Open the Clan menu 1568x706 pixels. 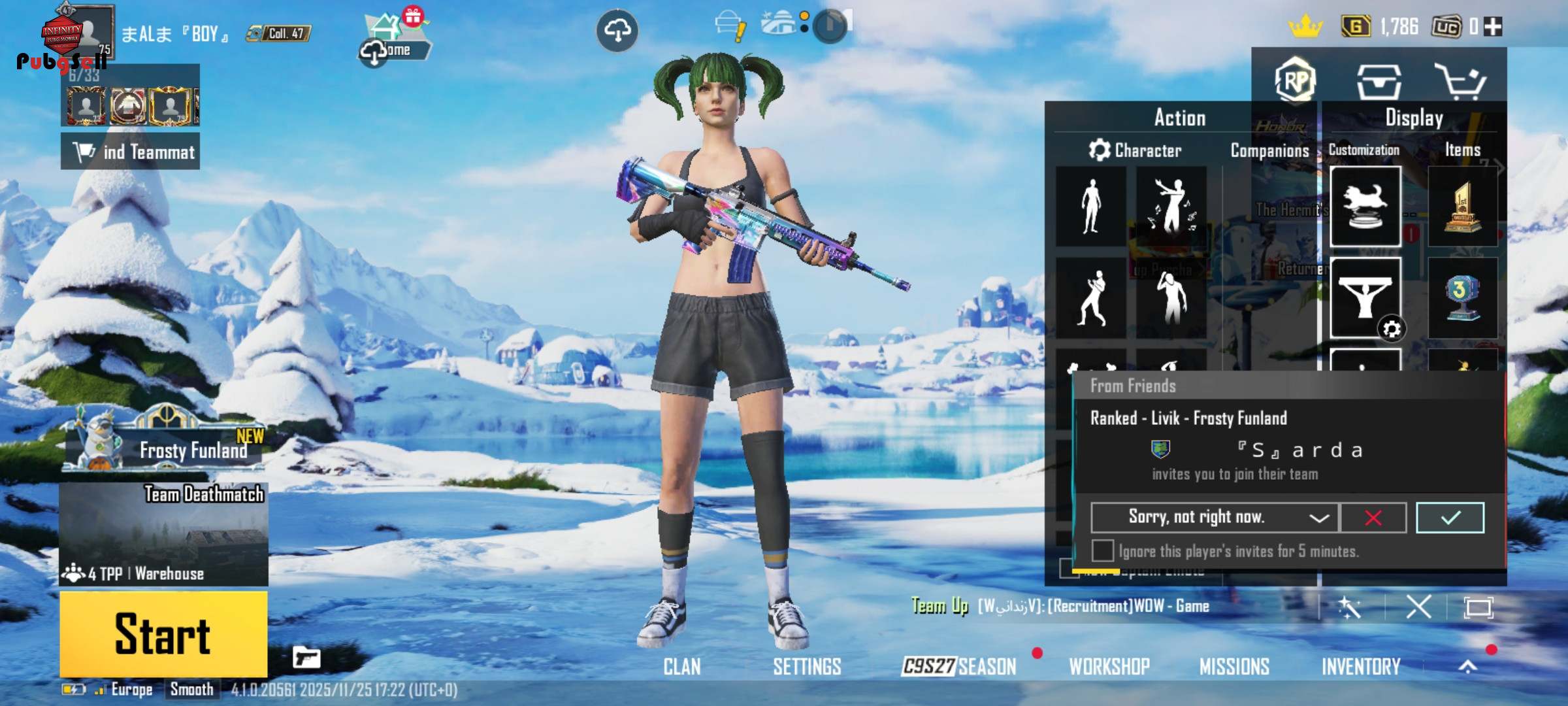click(x=682, y=667)
